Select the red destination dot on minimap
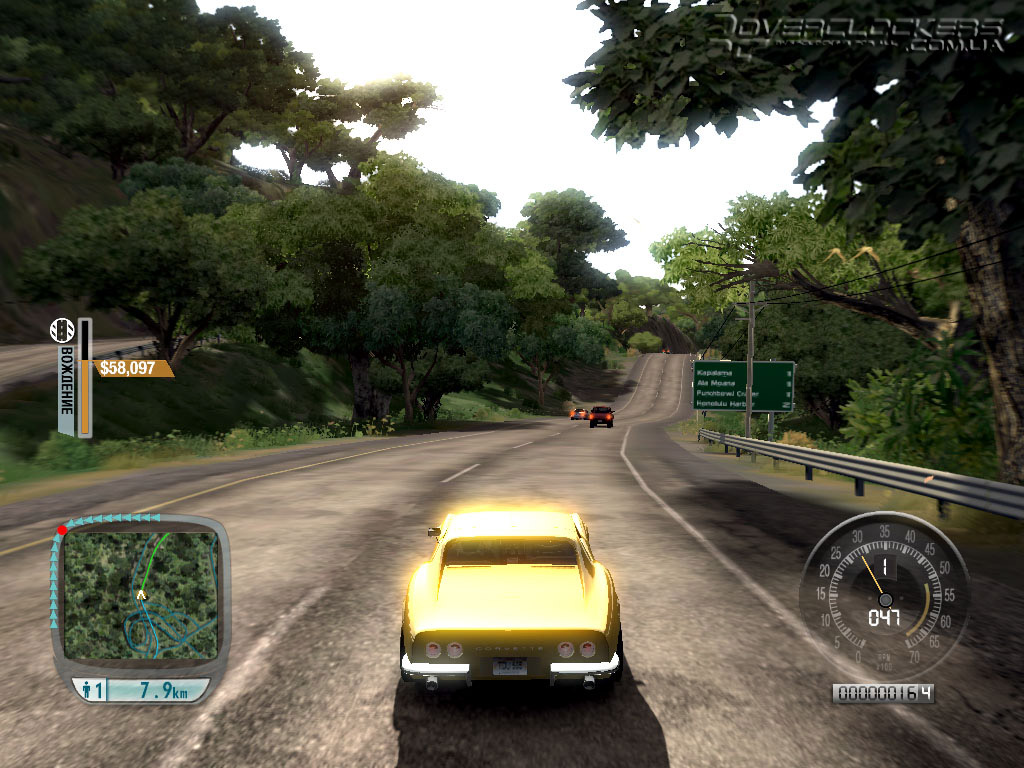This screenshot has height=768, width=1024. [x=62, y=530]
